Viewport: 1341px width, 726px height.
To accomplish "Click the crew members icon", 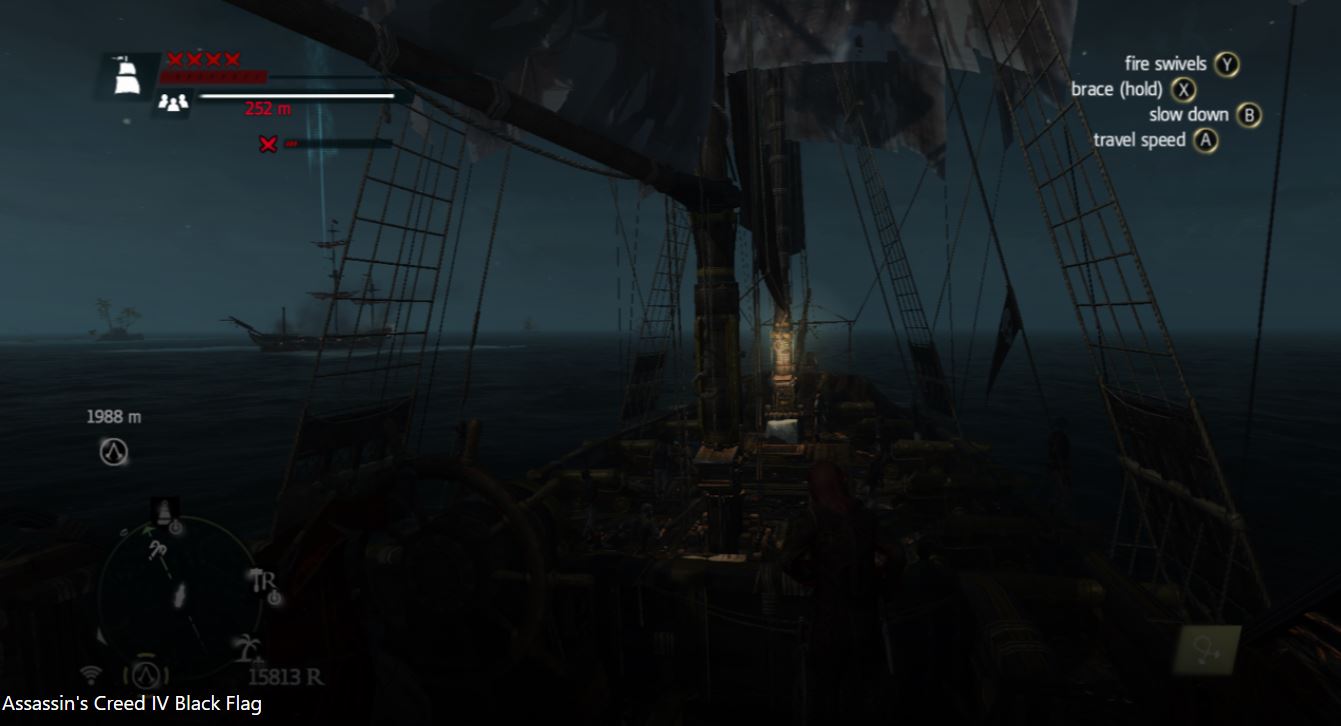I will pyautogui.click(x=173, y=102).
